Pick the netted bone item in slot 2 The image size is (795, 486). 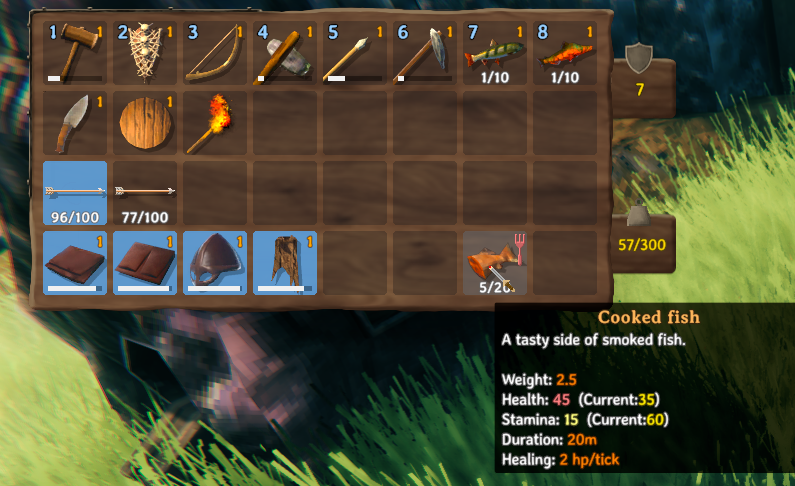pos(145,53)
